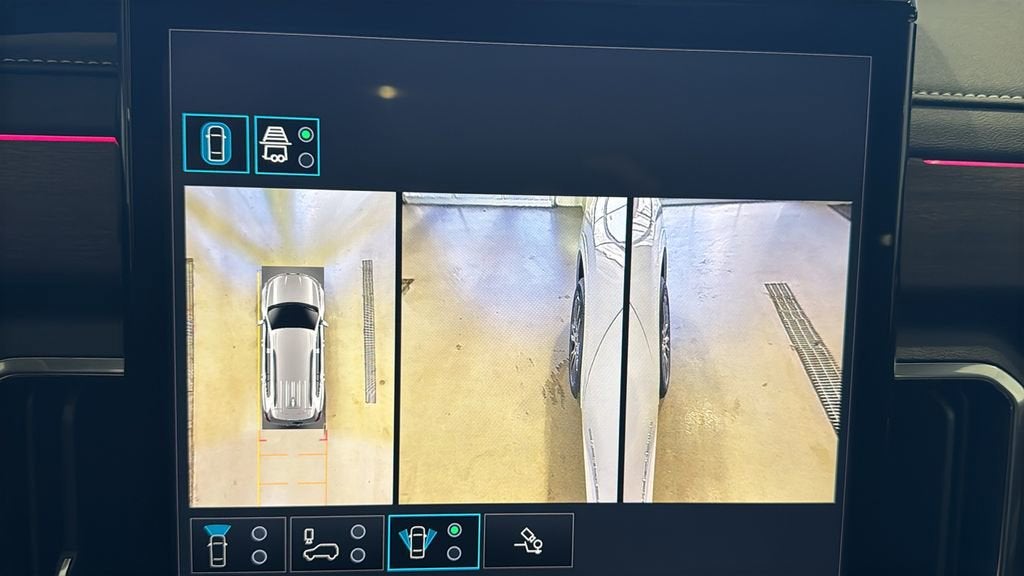
Task: Open the trailer hitch camera view
Action: tap(528, 541)
